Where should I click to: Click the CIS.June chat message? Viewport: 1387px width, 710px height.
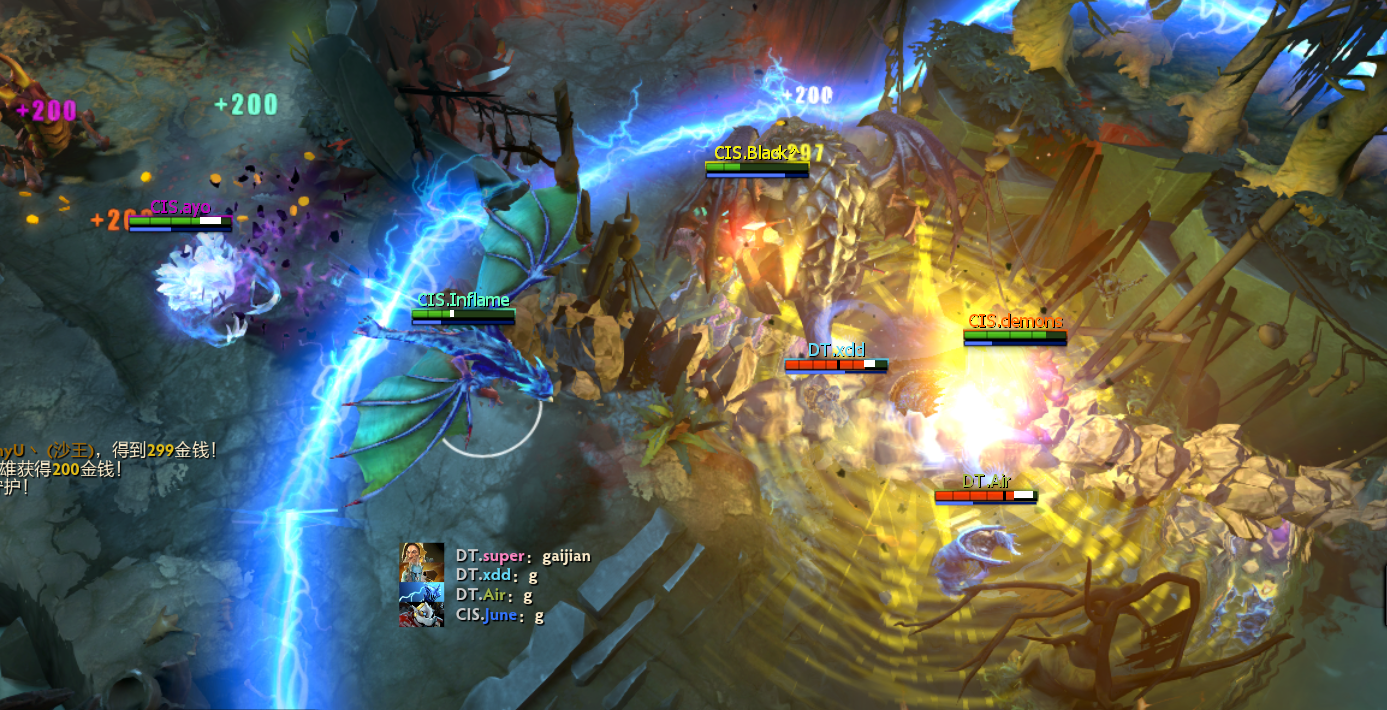pyautogui.click(x=500, y=615)
